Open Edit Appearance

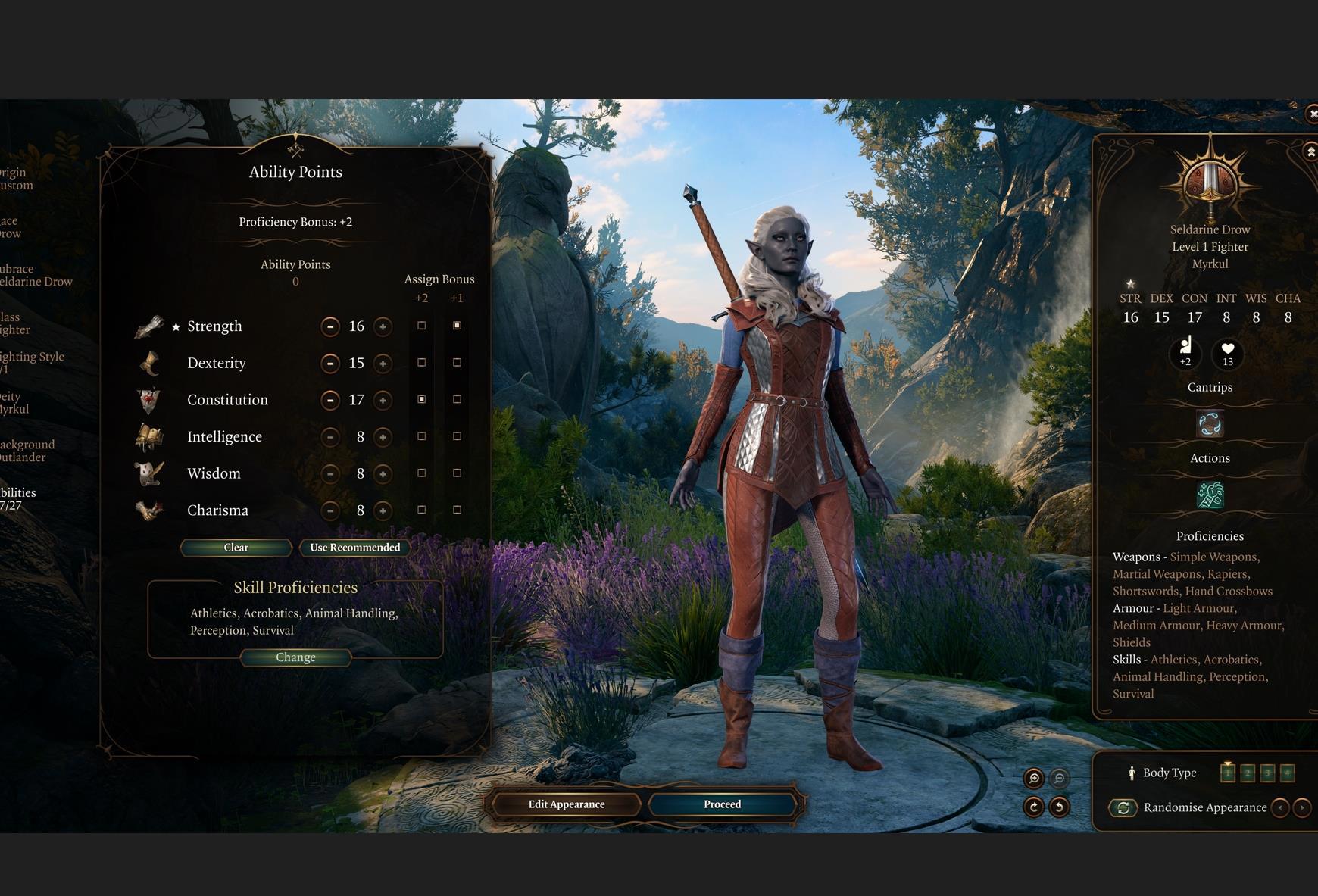point(566,804)
